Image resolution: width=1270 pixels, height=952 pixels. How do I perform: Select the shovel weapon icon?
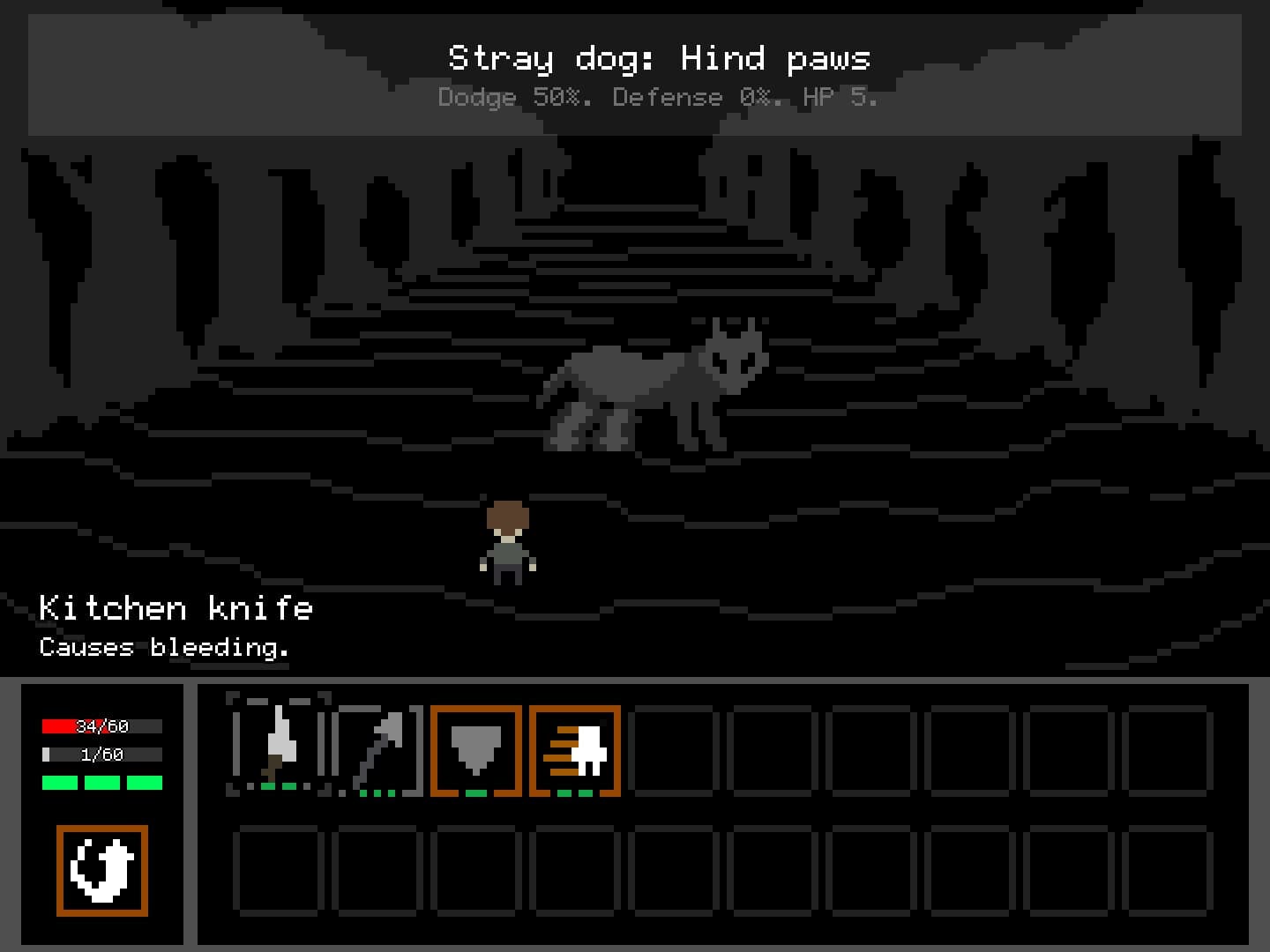tap(377, 749)
